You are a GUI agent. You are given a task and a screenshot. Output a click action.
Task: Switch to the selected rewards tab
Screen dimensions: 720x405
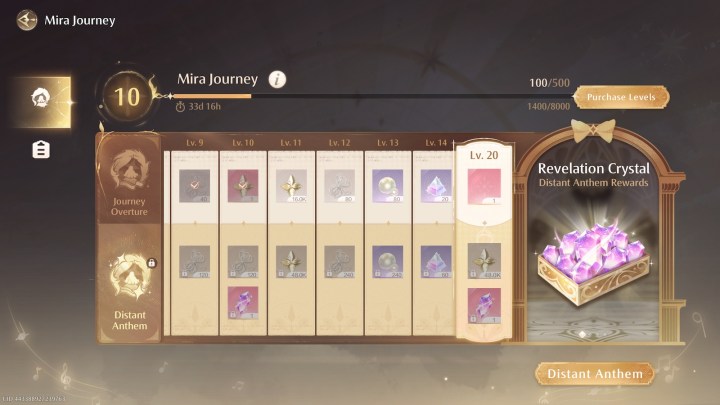click(41, 98)
